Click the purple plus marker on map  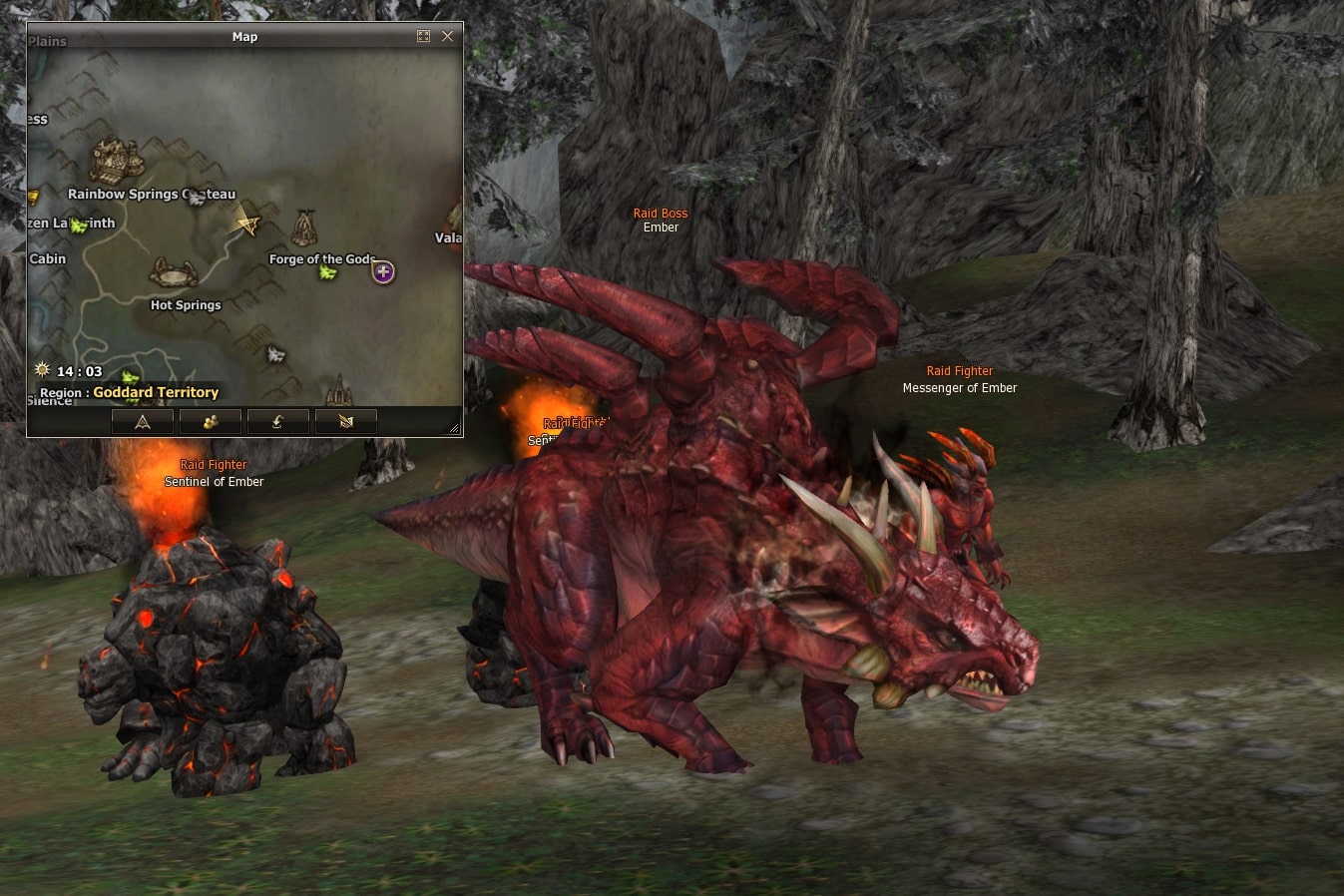[x=383, y=271]
